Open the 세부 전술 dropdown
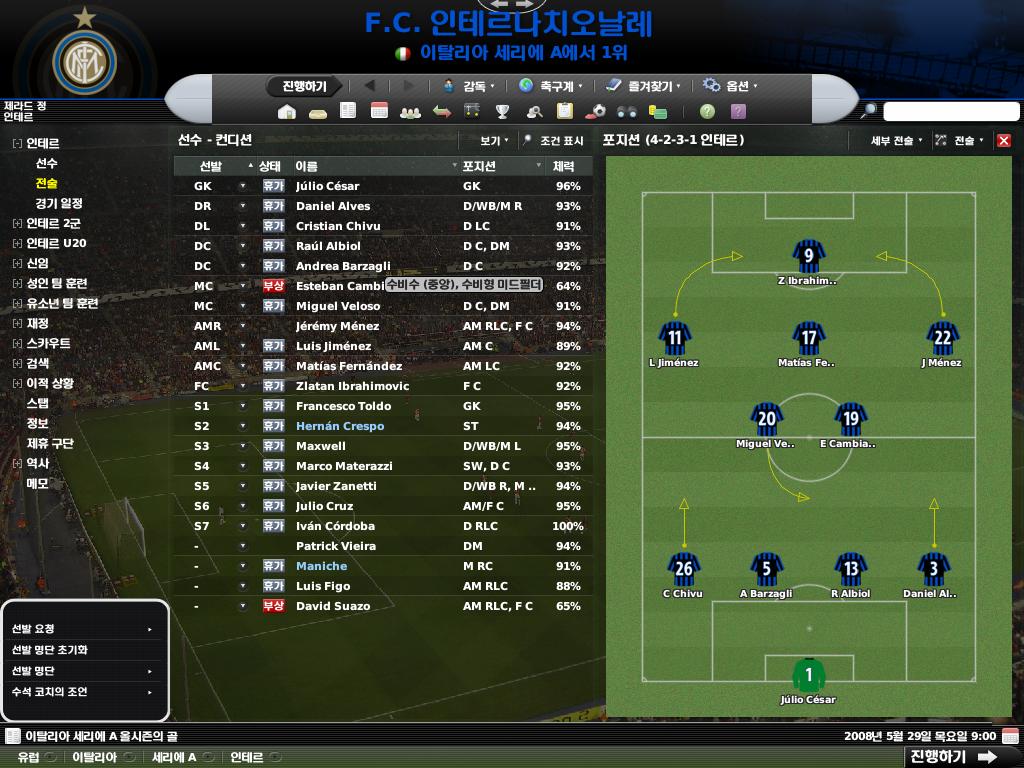The height and width of the screenshot is (768, 1024). point(896,141)
